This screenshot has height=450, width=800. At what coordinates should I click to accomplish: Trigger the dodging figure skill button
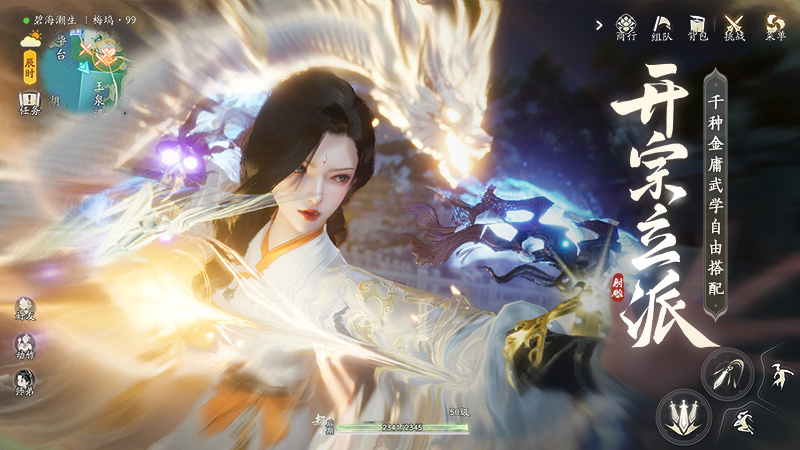(x=745, y=421)
